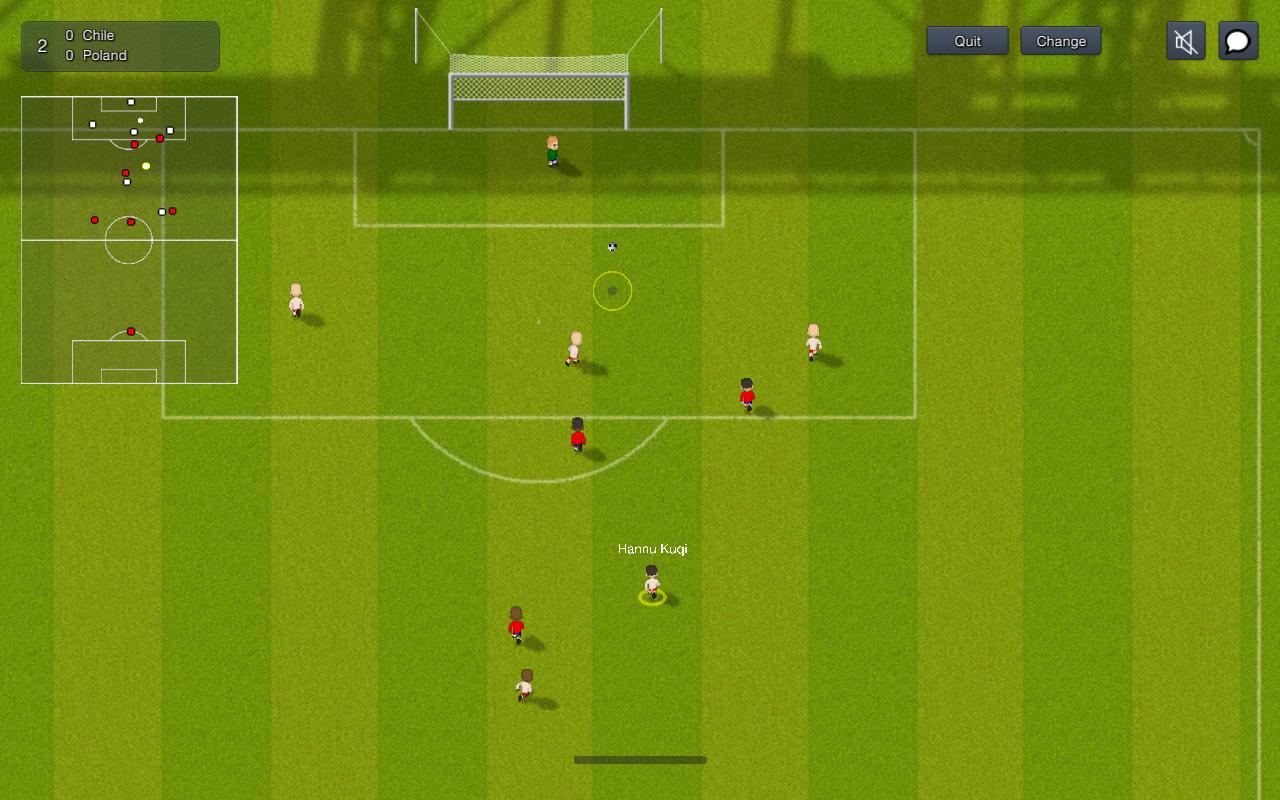The height and width of the screenshot is (800, 1280).
Task: Unmute sound via crossed speaker icon
Action: click(1185, 41)
